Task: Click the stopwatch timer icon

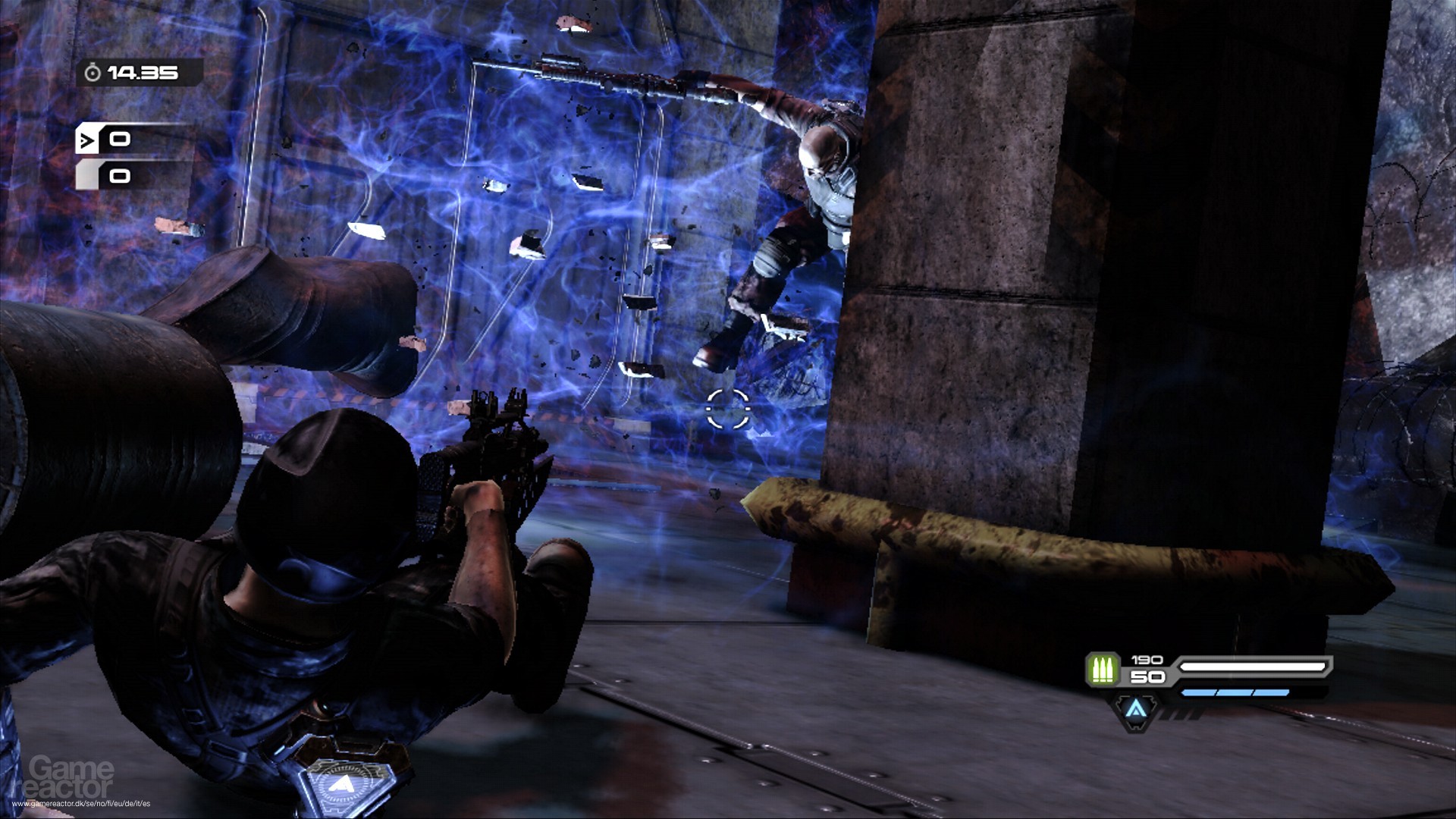Action: (x=93, y=73)
